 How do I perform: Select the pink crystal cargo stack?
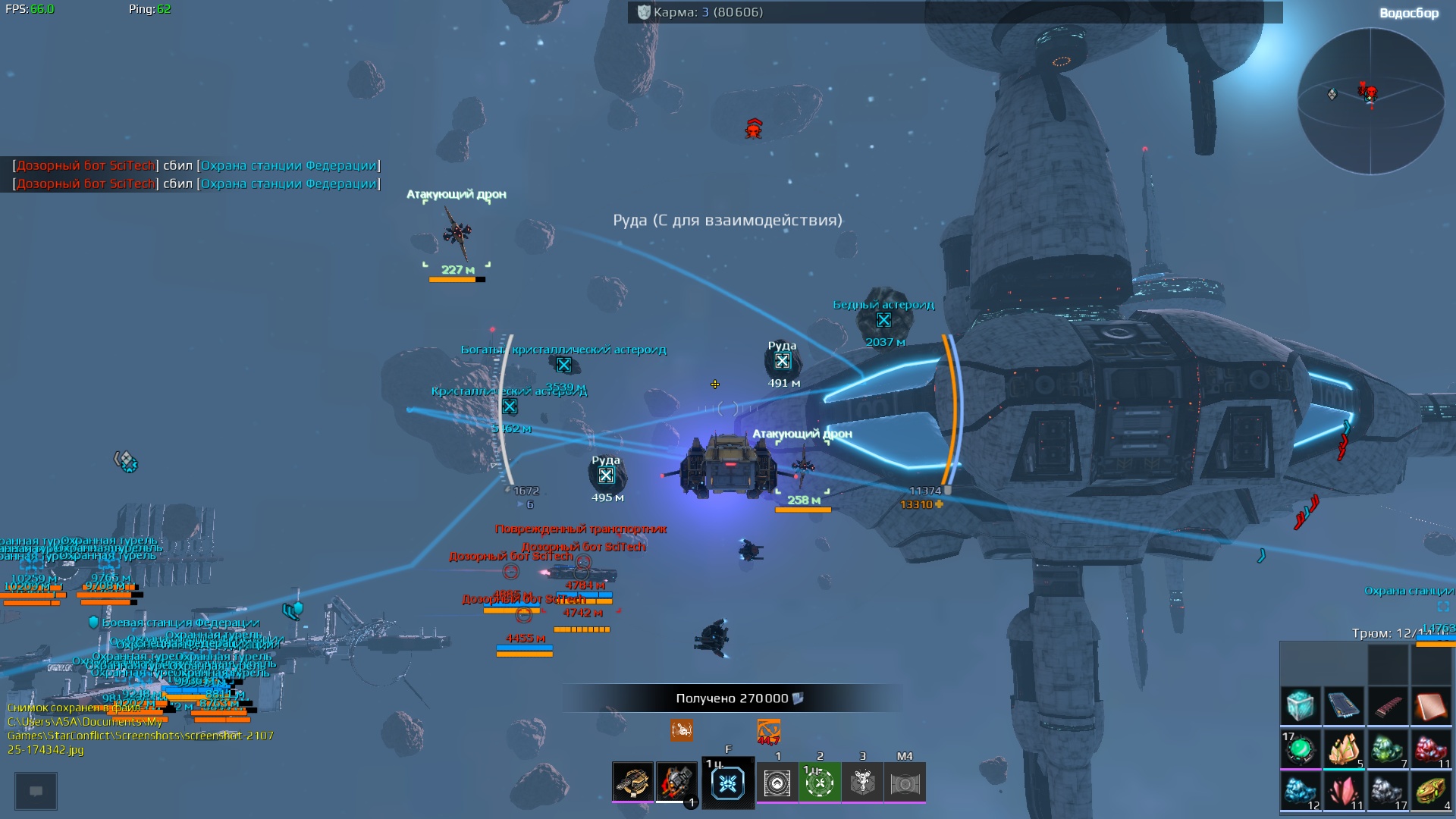pyautogui.click(x=1344, y=792)
